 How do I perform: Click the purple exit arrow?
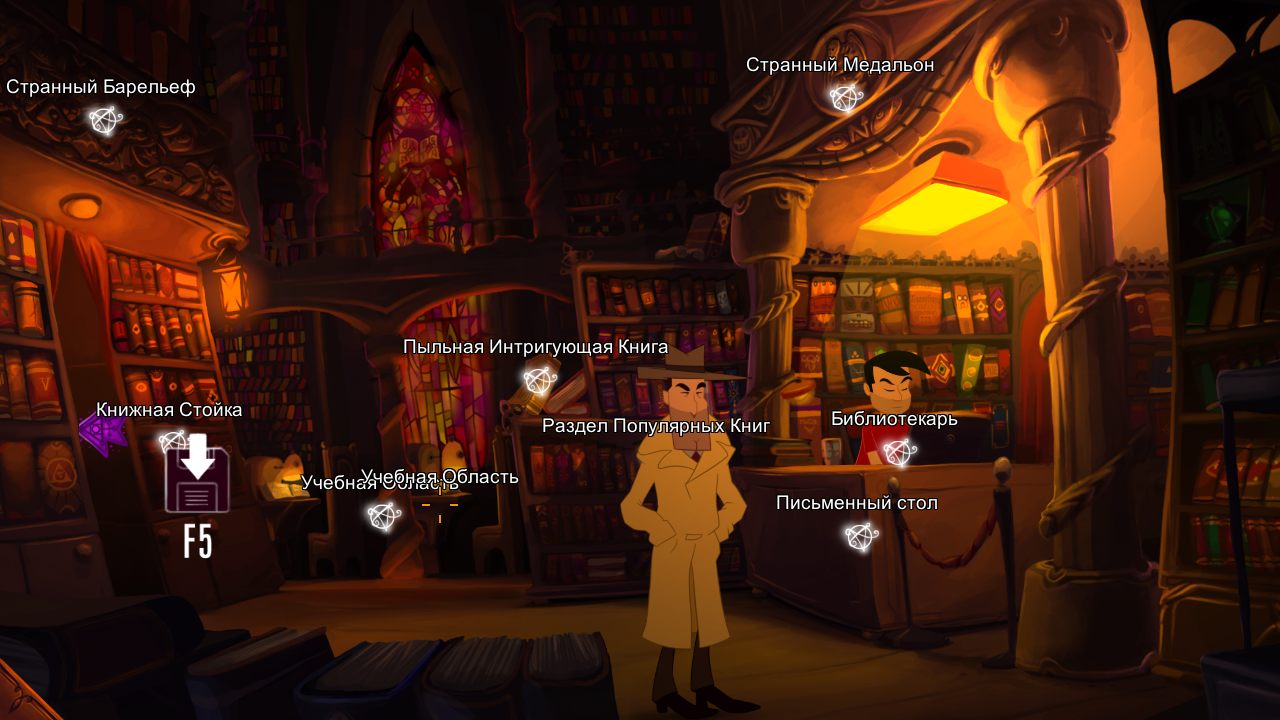[101, 433]
